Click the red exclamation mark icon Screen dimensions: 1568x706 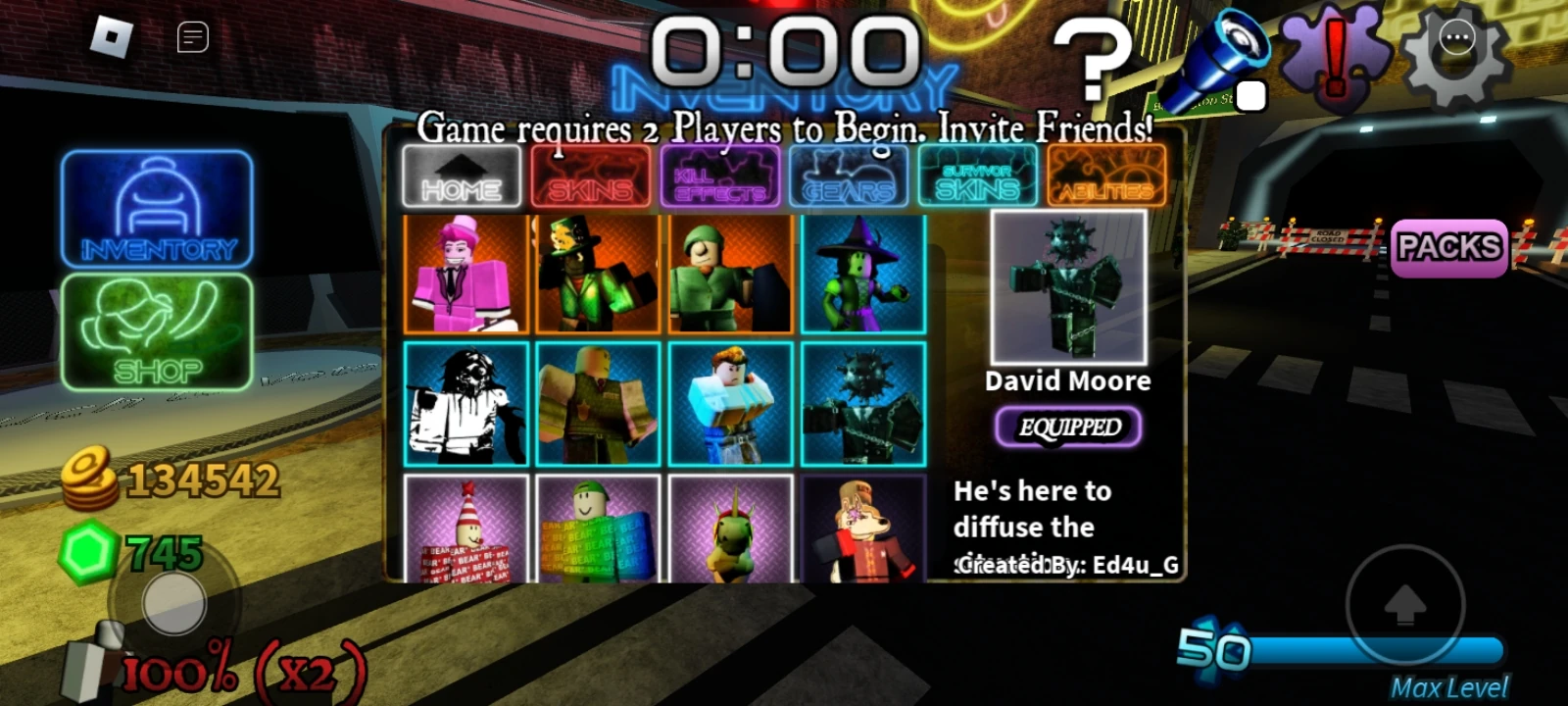tap(1334, 51)
